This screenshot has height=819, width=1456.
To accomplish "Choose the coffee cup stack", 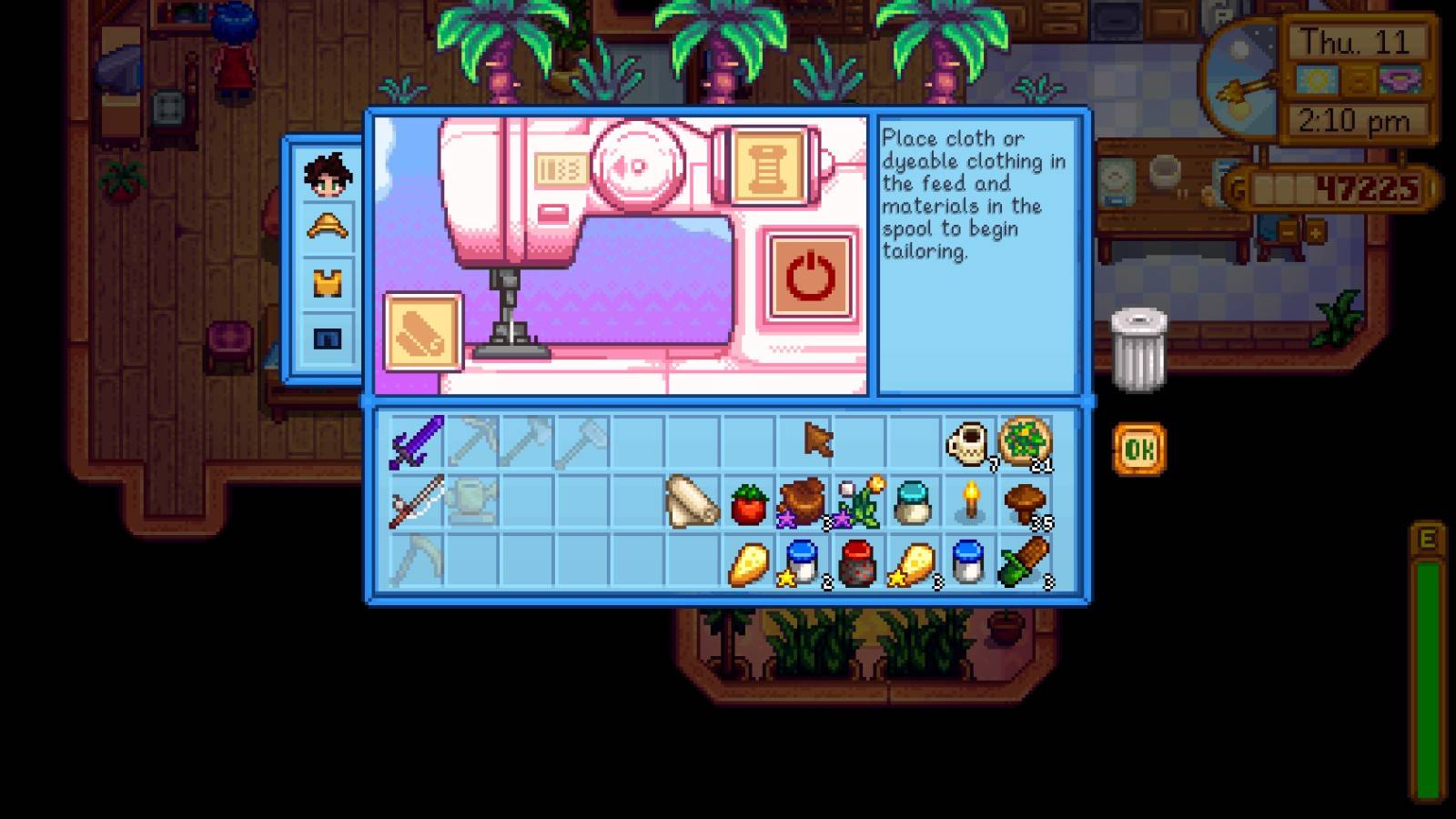I will point(967,444).
